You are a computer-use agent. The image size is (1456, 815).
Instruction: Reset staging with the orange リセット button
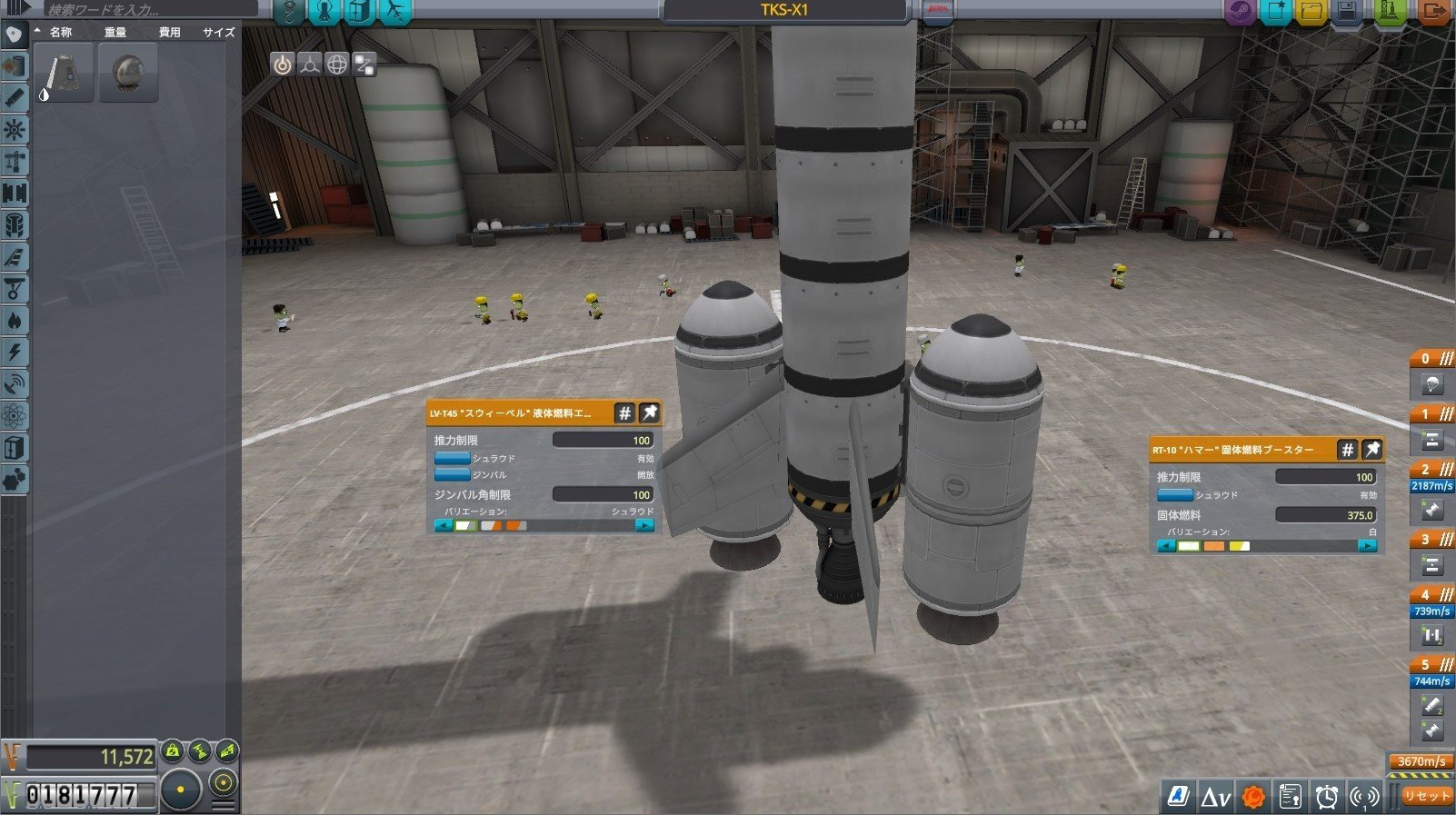pos(1425,796)
